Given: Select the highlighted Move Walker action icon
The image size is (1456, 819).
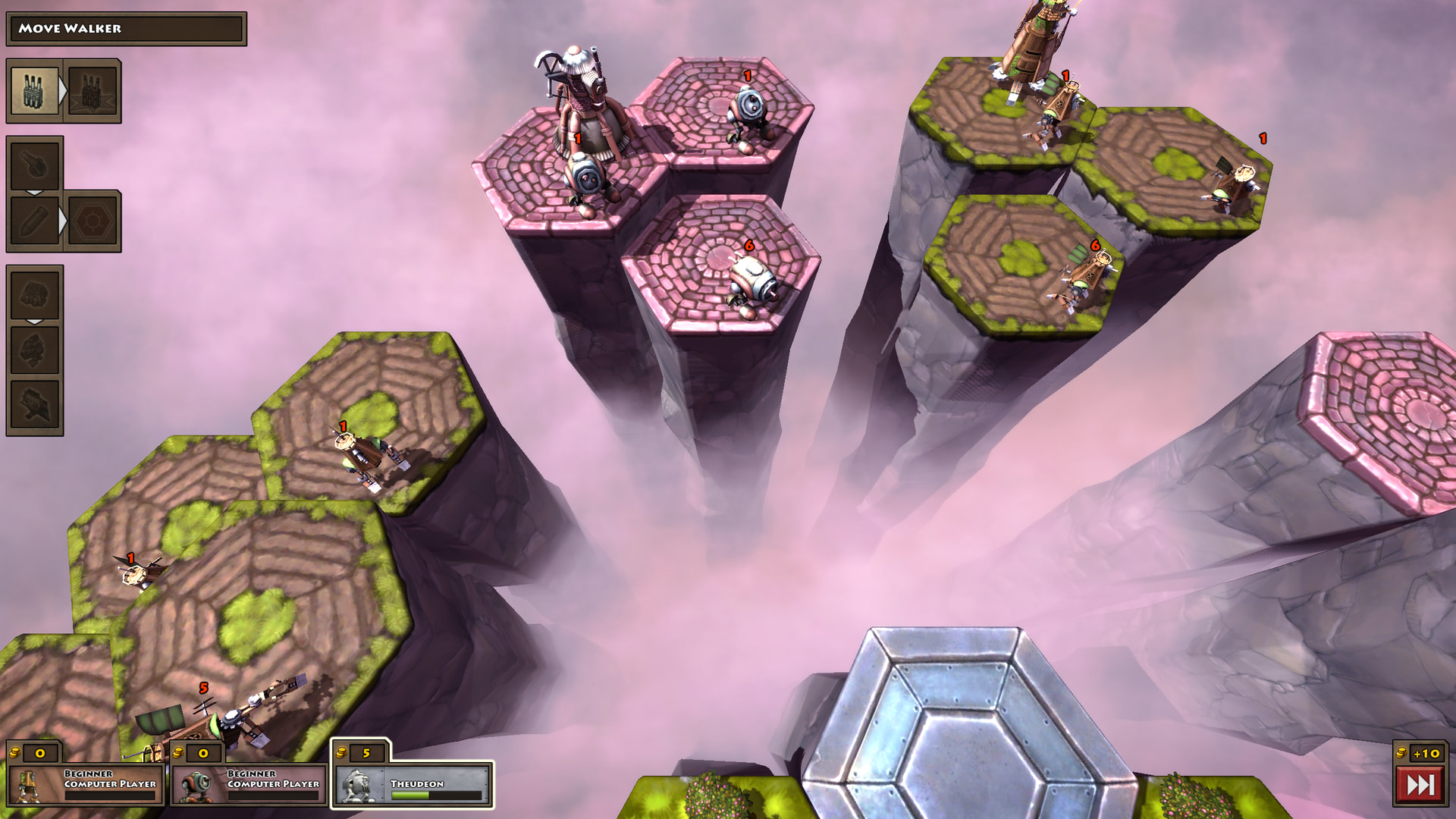Looking at the screenshot, I should pos(34,91).
